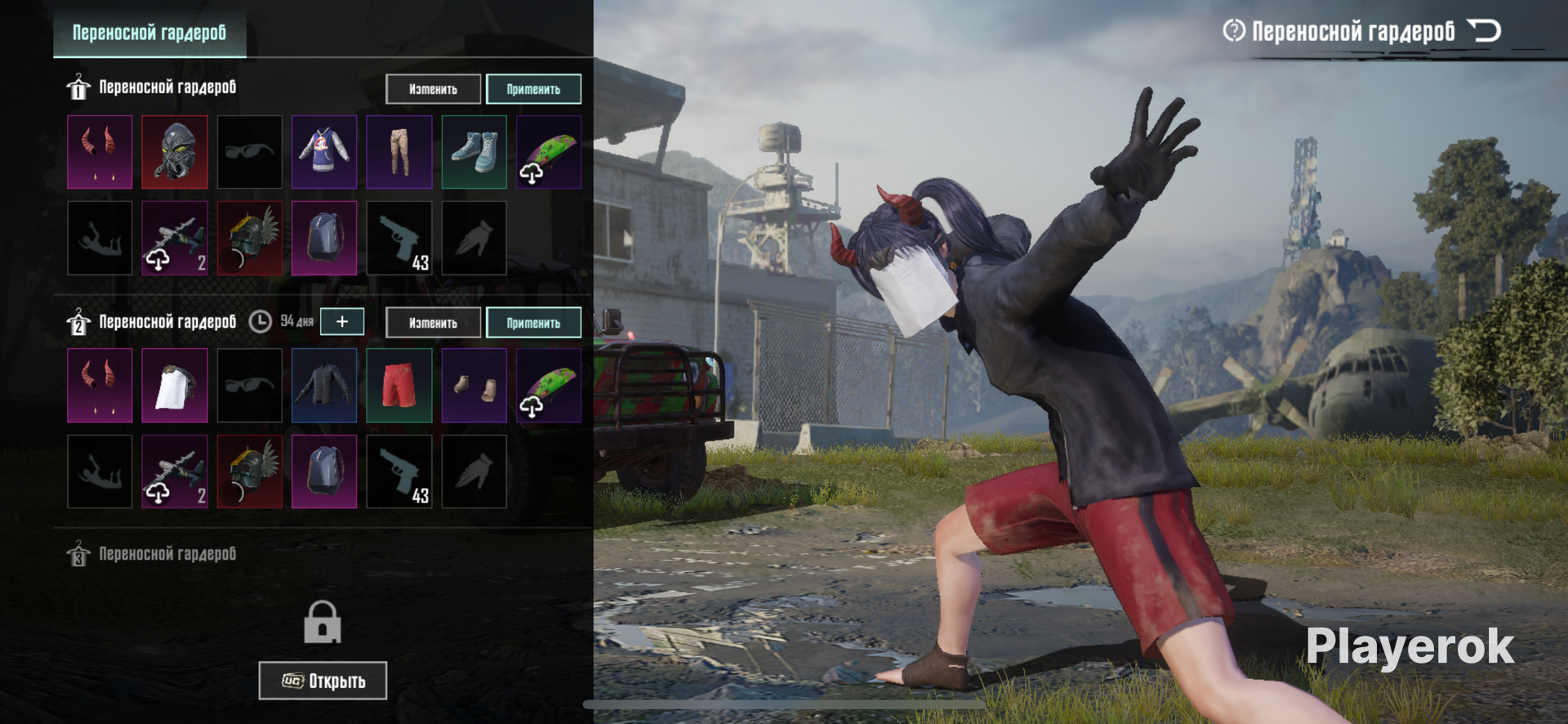Select the camo pants slot
Image resolution: width=1568 pixels, height=724 pixels.
coord(399,152)
